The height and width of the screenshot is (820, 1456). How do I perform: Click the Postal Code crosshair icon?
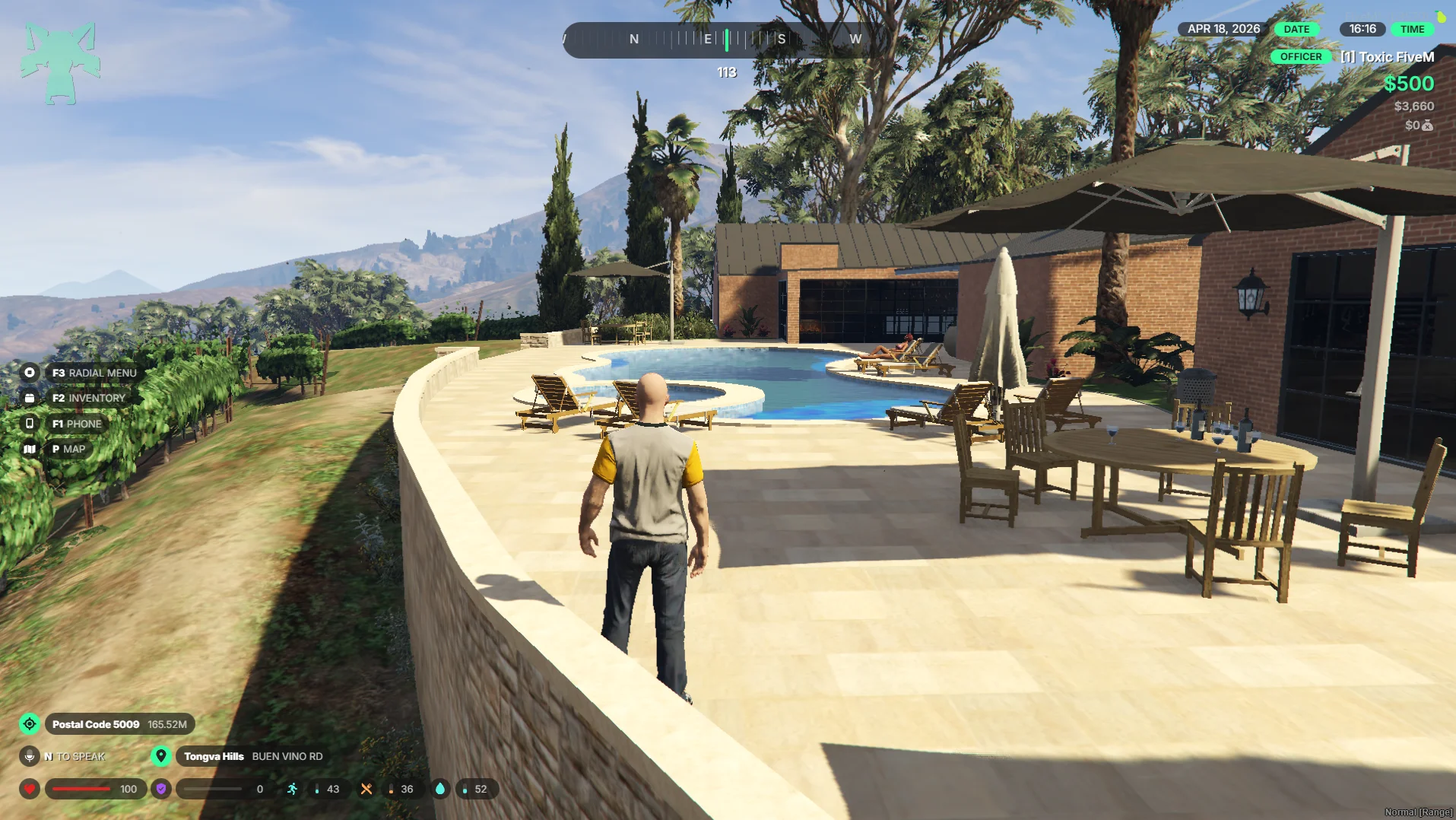pos(30,724)
